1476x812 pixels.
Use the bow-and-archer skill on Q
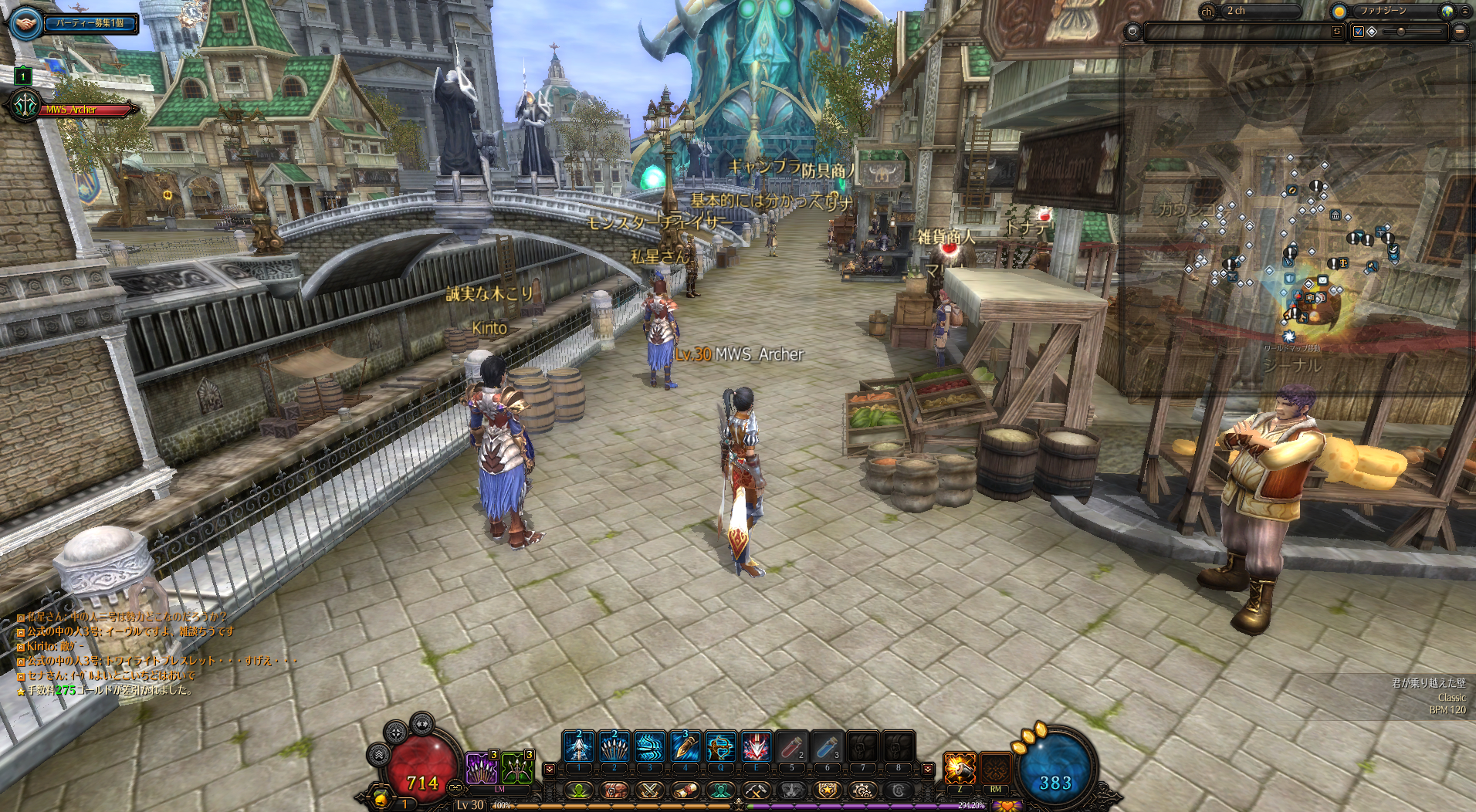click(x=720, y=747)
